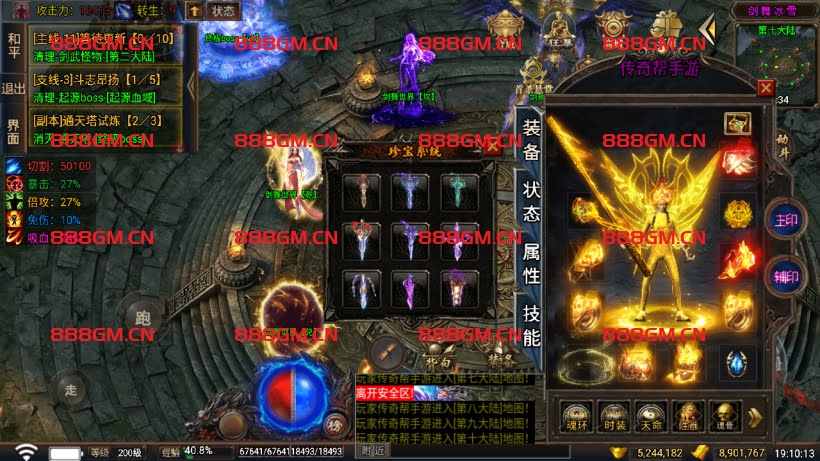
Task: Click the 退出 exit button
Action: click(x=13, y=88)
